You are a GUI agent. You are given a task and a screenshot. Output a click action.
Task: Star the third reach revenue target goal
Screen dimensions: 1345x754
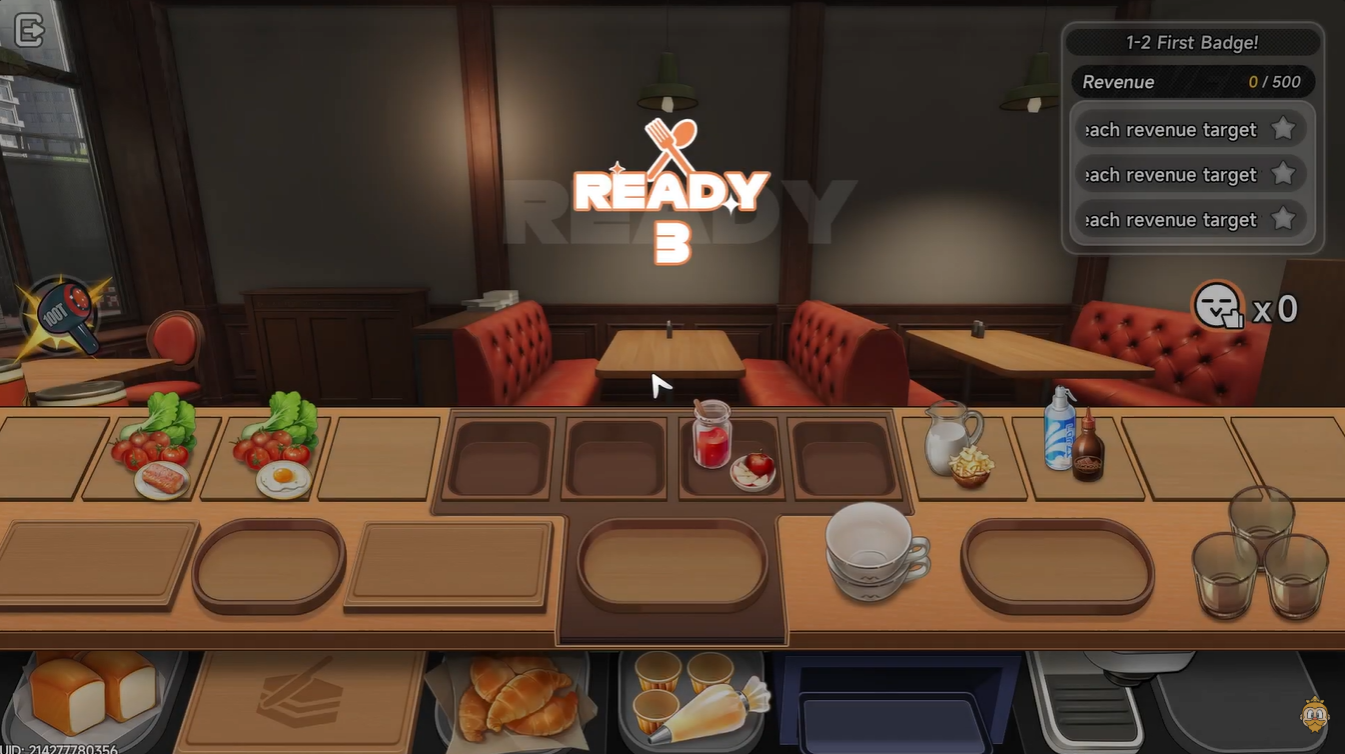(x=1285, y=219)
